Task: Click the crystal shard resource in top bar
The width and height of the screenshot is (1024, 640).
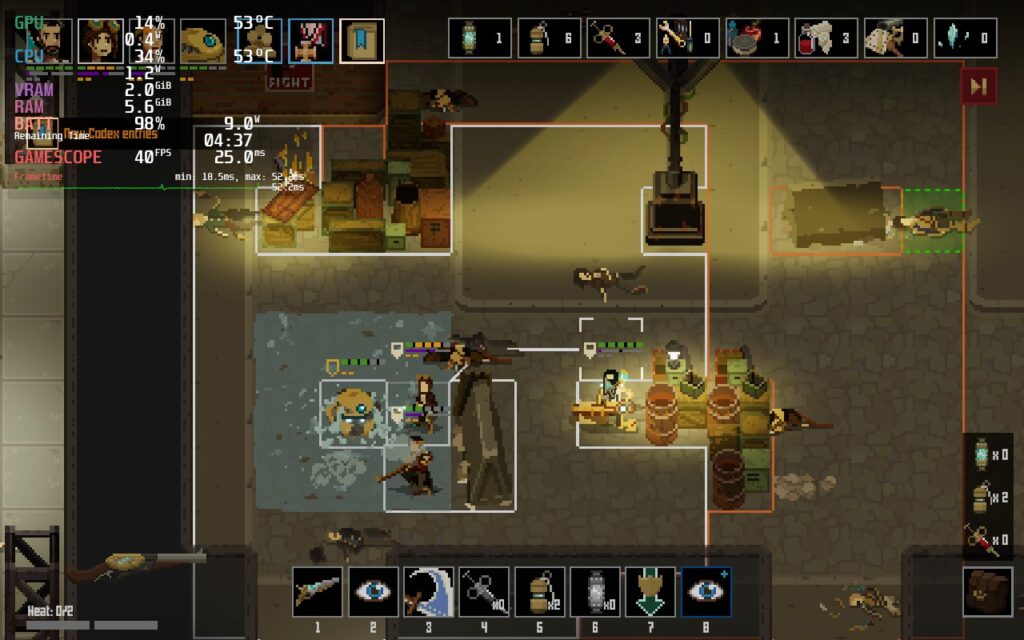Action: pyautogui.click(x=966, y=38)
